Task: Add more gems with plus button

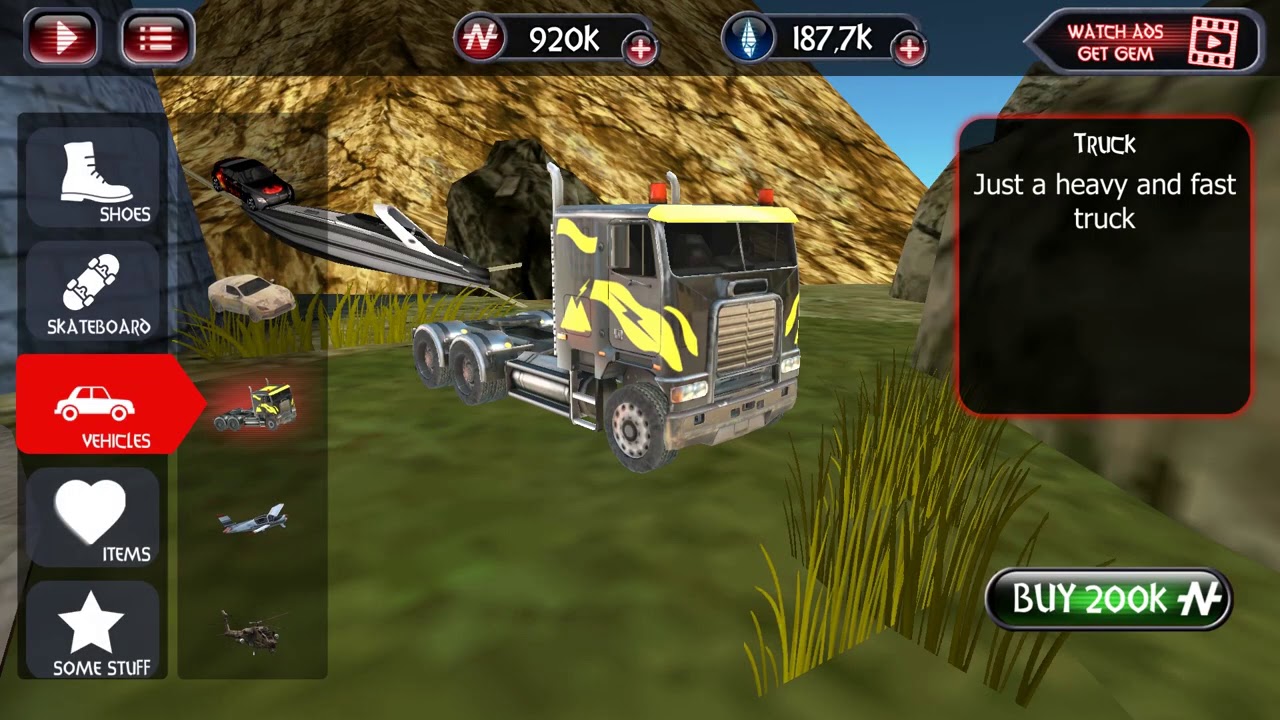Action: [908, 48]
